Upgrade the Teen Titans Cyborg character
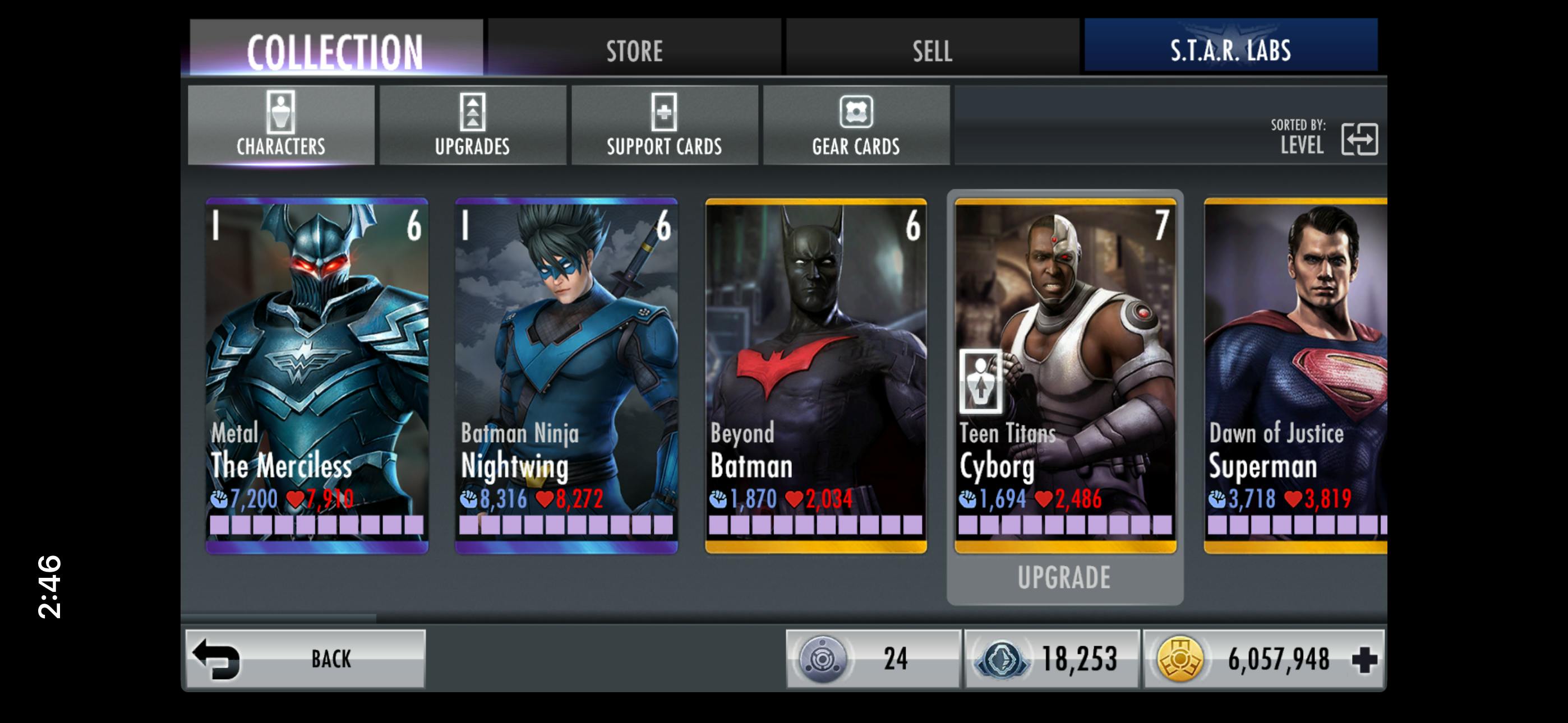This screenshot has height=723, width=1568. click(1064, 577)
